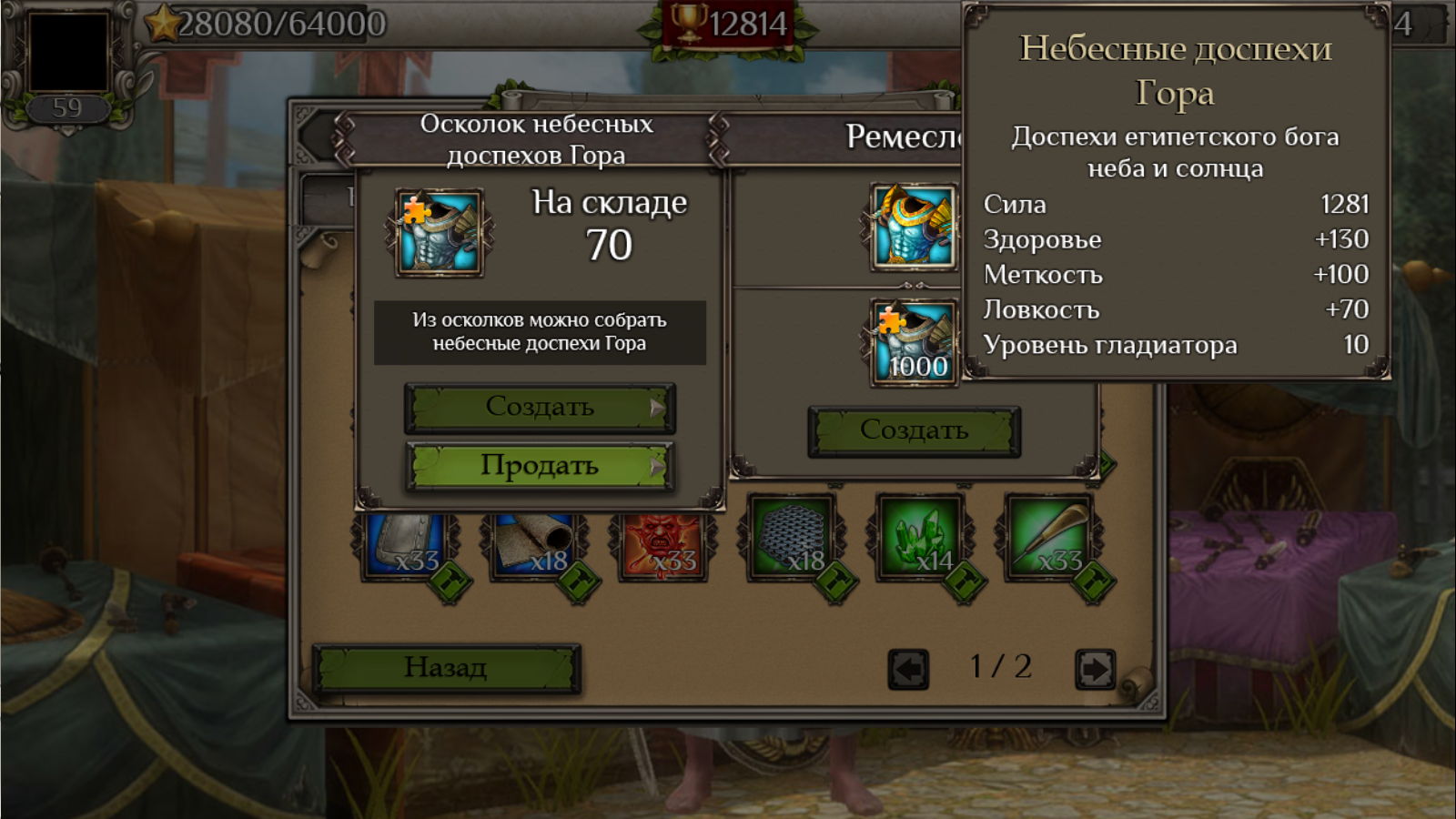Select the Horus celestial armor recipe result
The width and height of the screenshot is (1456, 819).
tap(914, 227)
